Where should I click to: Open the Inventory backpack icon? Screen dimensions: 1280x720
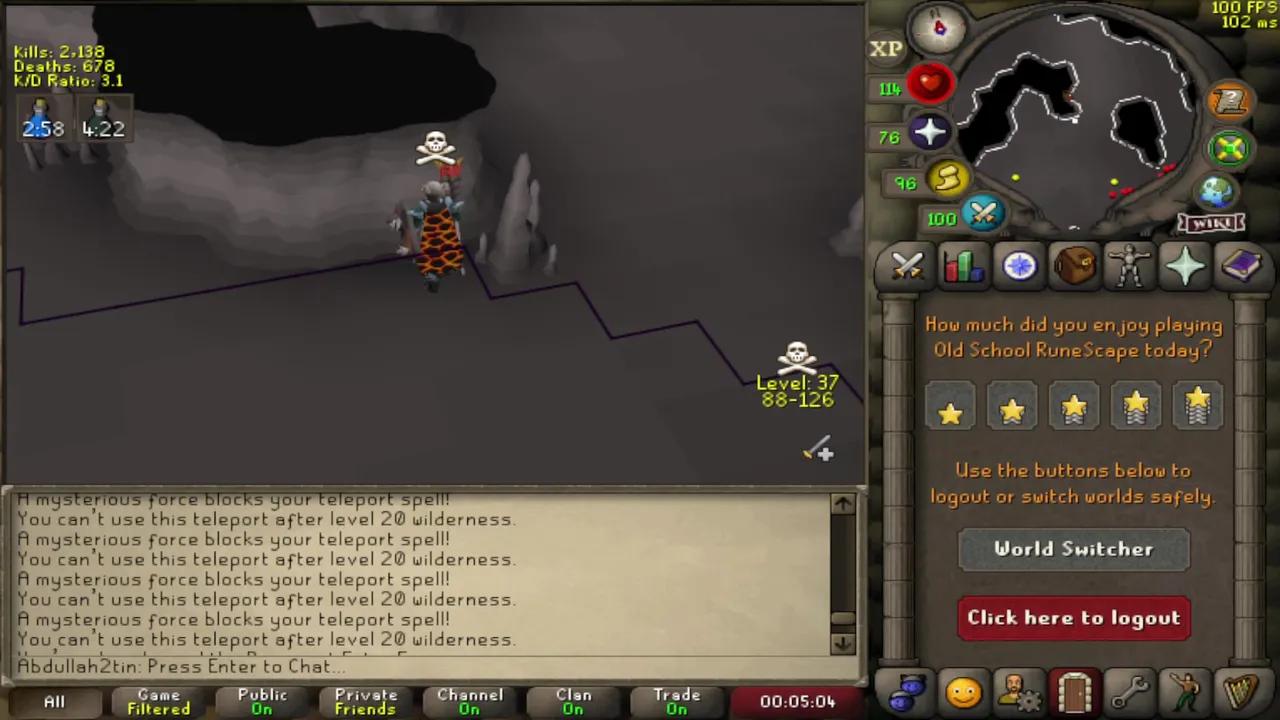click(1073, 265)
